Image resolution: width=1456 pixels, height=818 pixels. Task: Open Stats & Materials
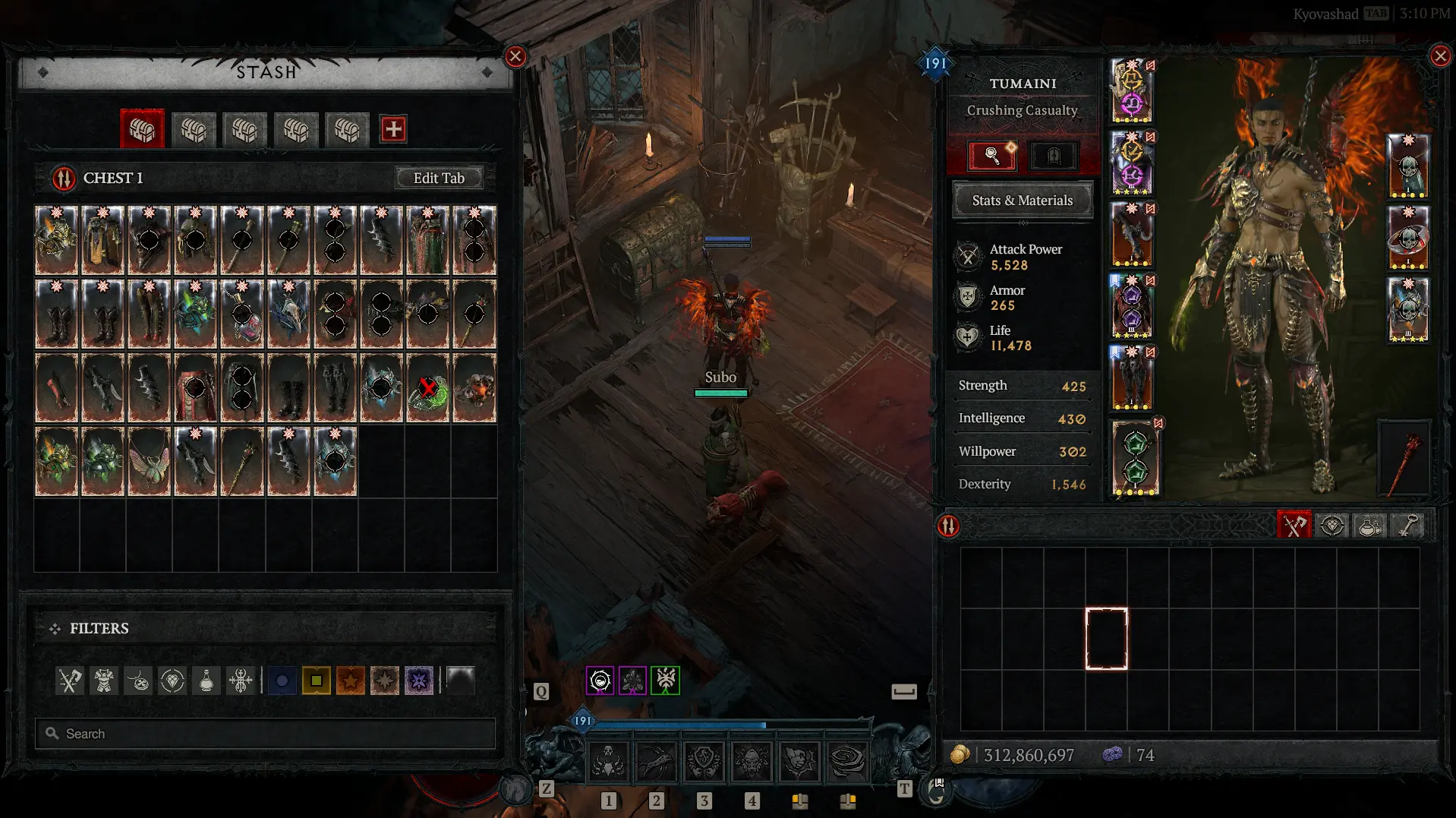coord(1022,201)
